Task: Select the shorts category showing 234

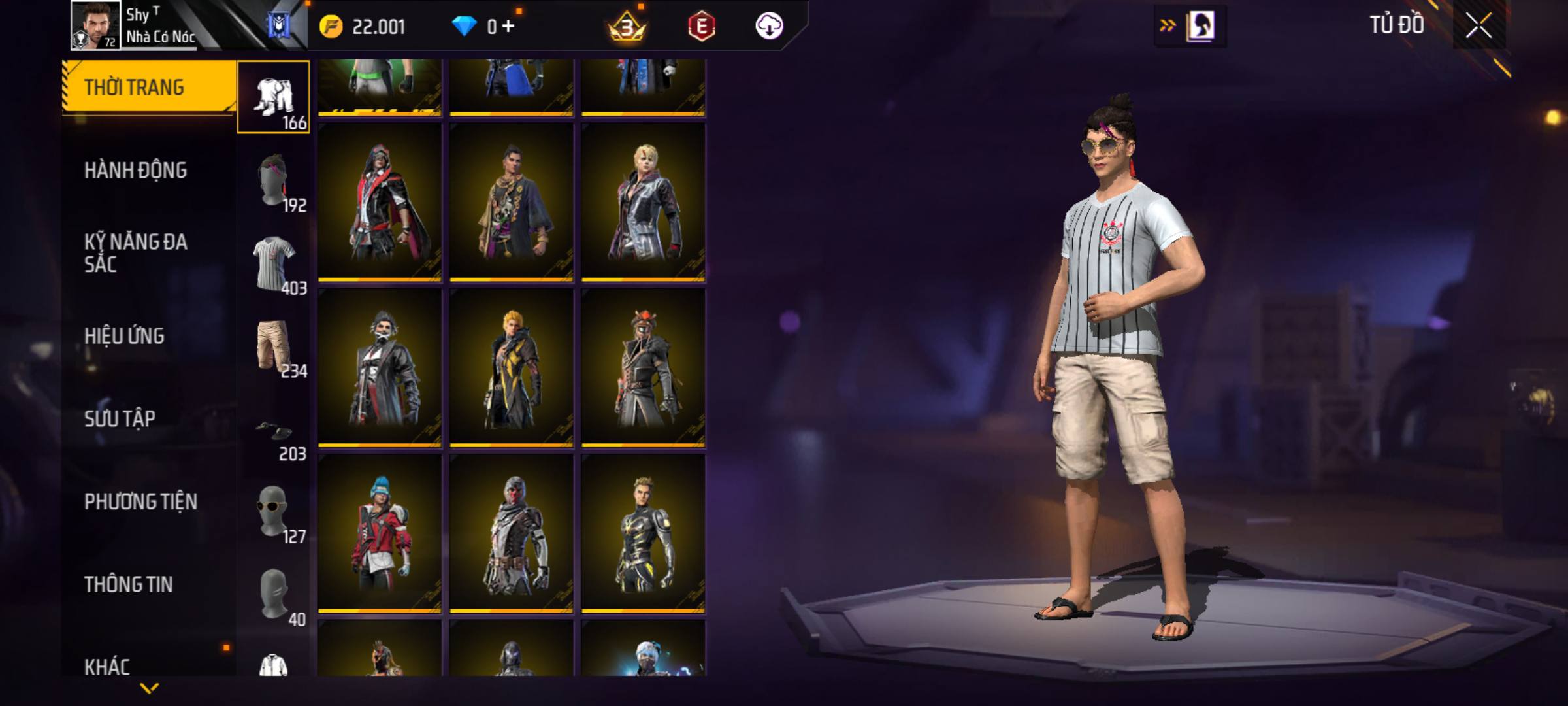Action: 273,345
